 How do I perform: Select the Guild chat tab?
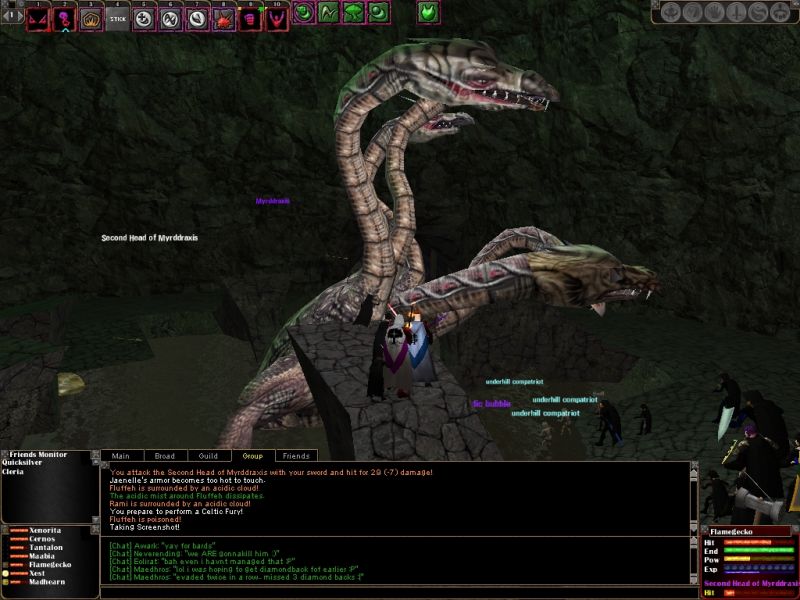click(208, 456)
